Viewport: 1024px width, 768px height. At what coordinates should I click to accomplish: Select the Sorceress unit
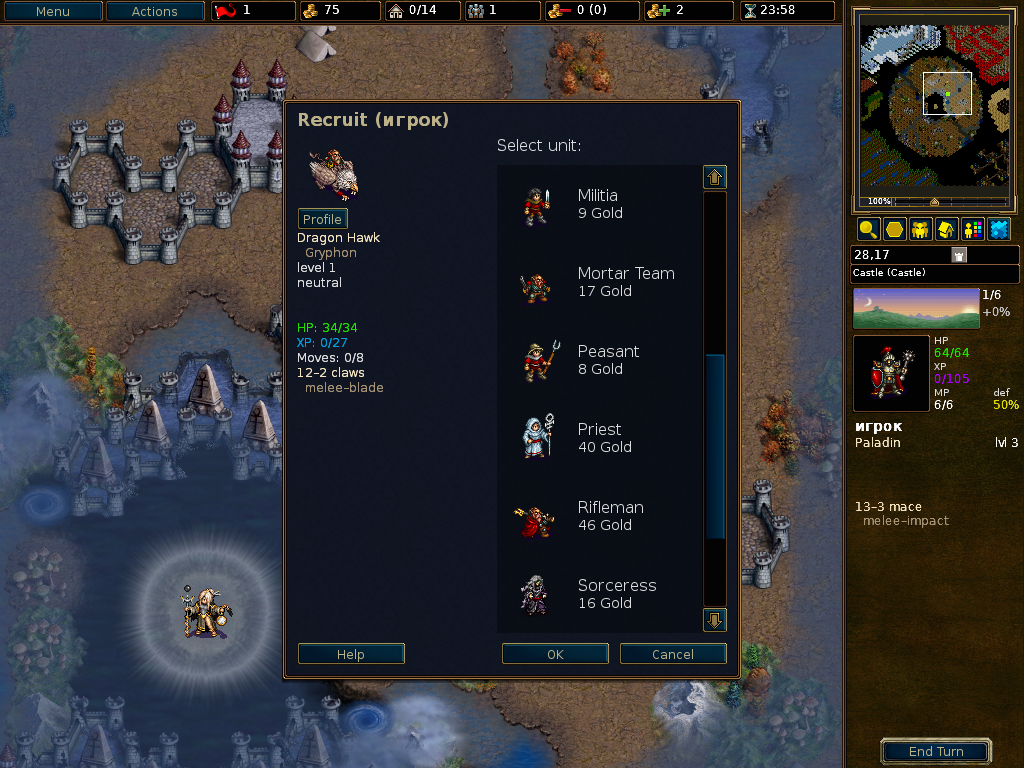pyautogui.click(x=598, y=594)
